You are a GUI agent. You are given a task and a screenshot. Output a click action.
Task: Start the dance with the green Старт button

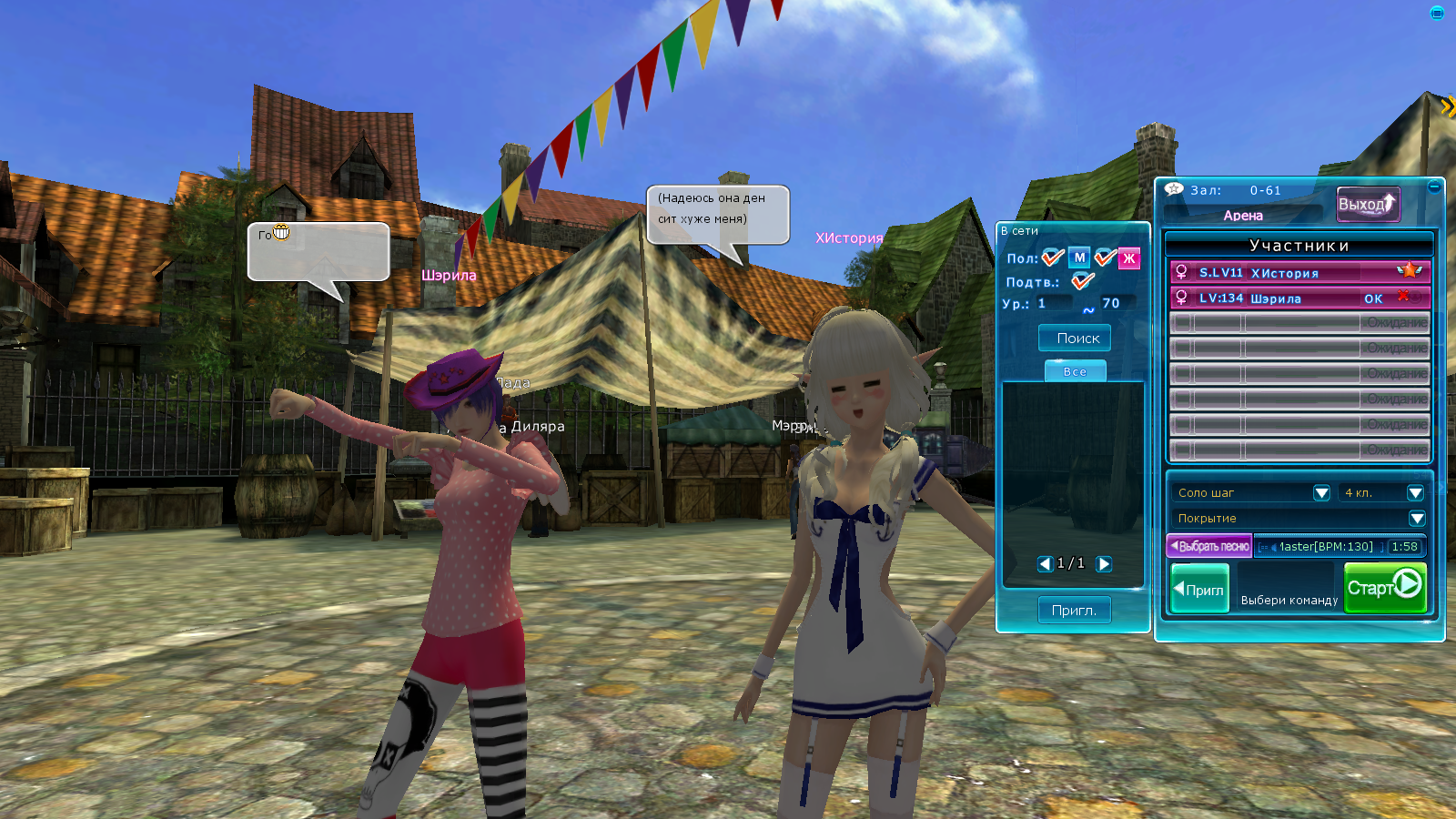click(x=1384, y=587)
